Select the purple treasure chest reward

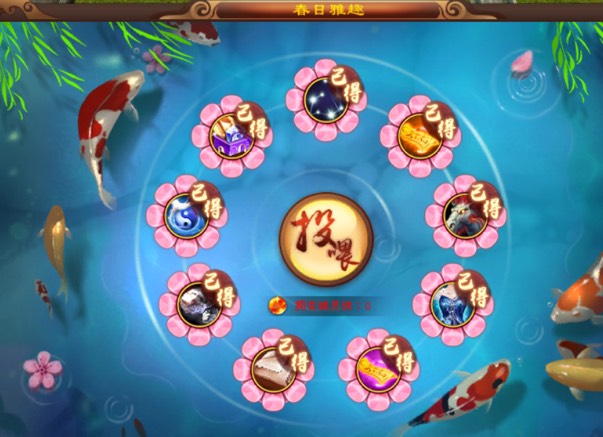(x=234, y=137)
